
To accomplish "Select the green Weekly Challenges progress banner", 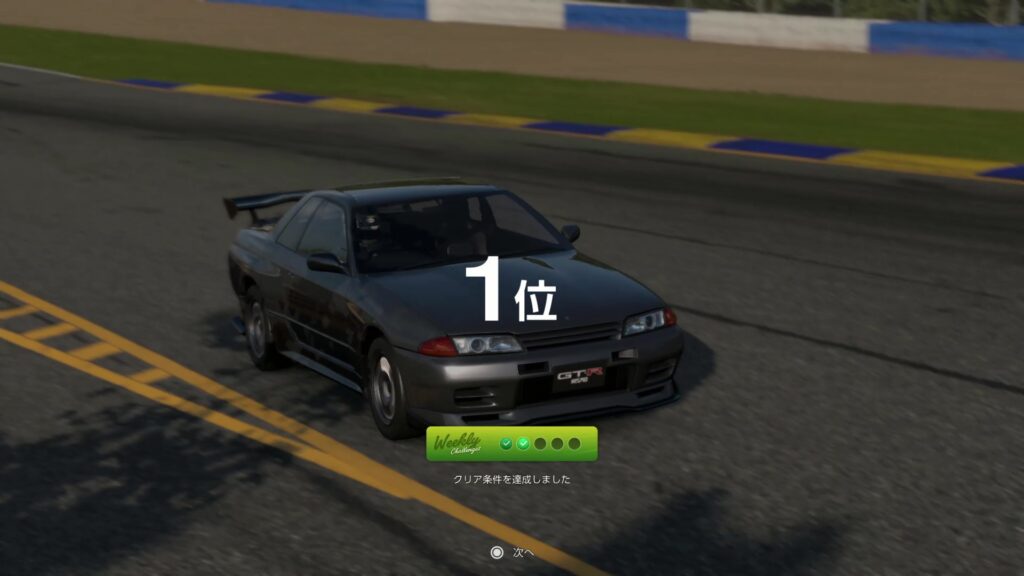I will tap(511, 444).
